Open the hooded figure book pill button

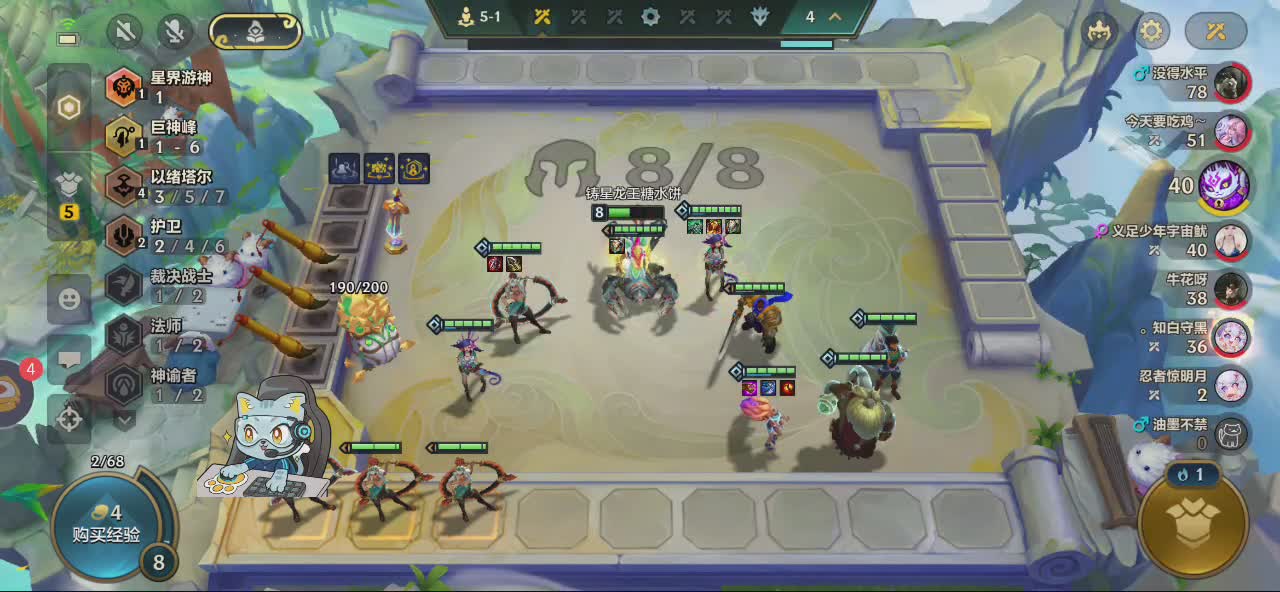click(255, 31)
